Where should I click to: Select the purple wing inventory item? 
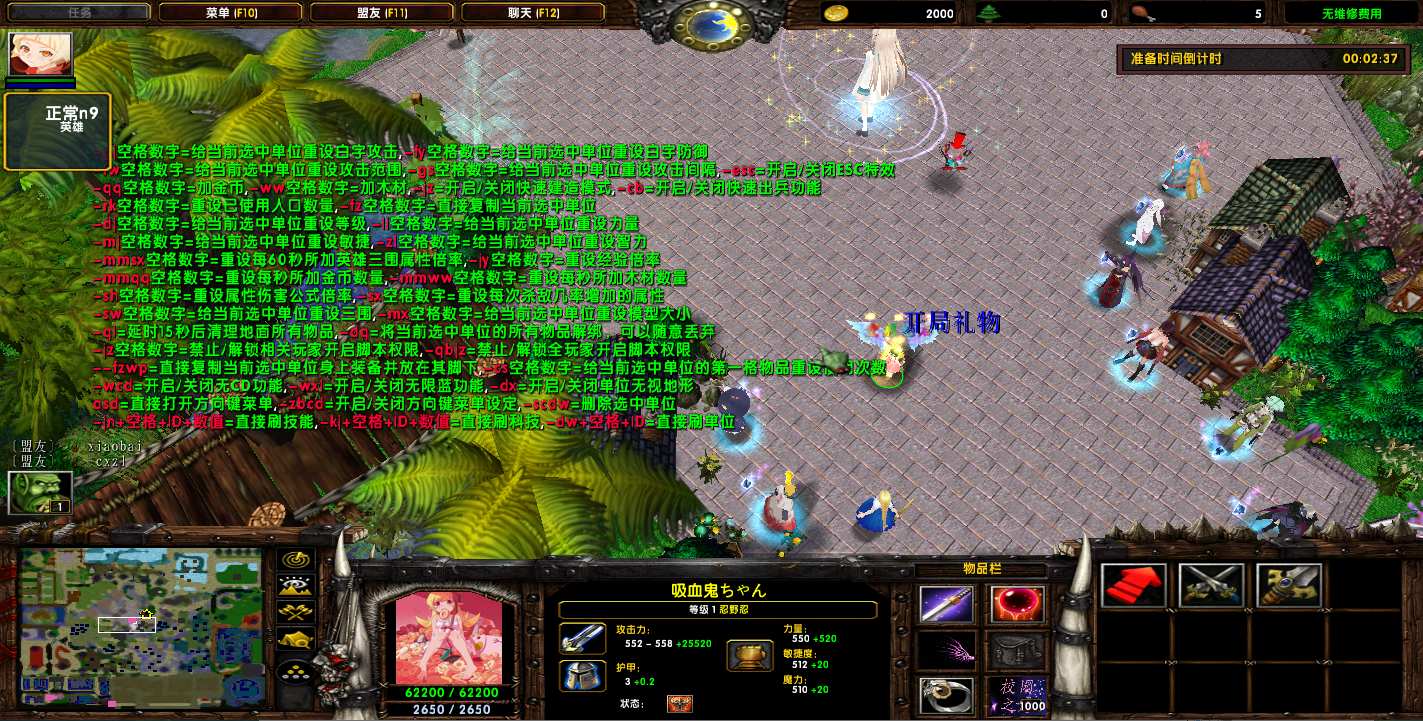click(946, 650)
